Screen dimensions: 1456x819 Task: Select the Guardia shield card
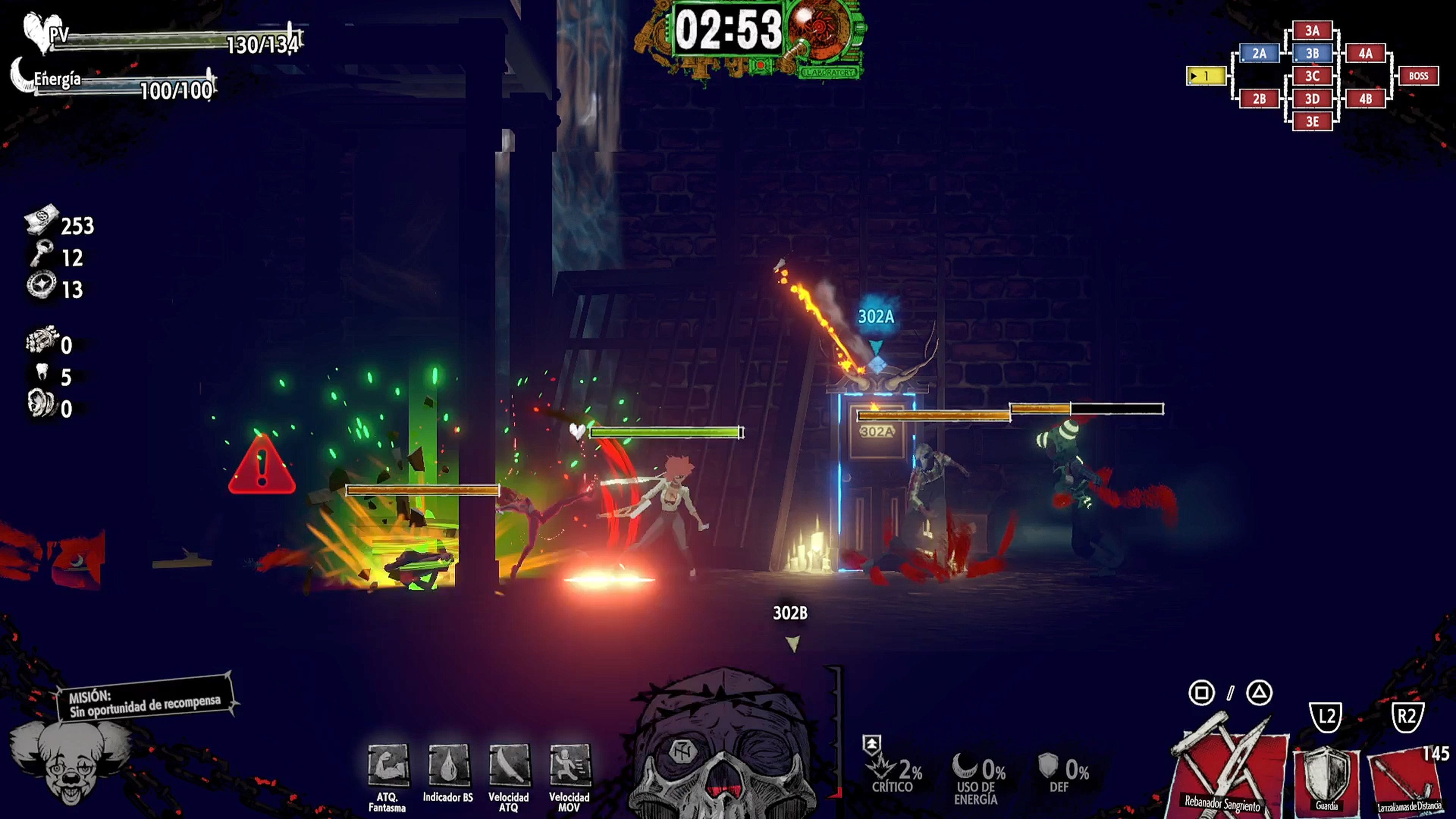(1326, 780)
